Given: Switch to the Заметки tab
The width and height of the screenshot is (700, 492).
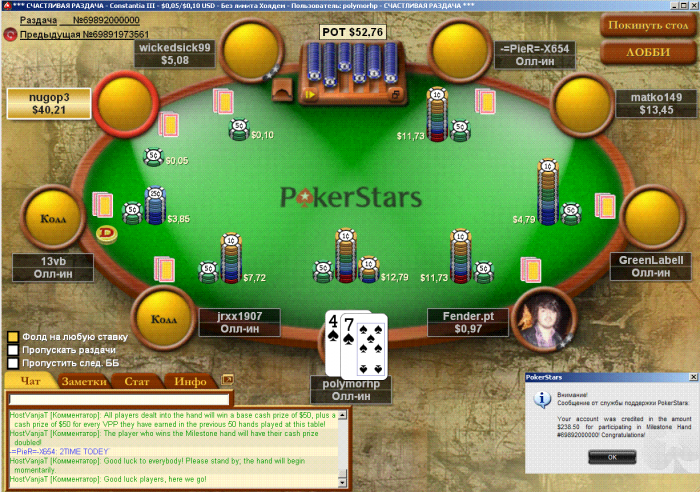Looking at the screenshot, I should click(84, 381).
